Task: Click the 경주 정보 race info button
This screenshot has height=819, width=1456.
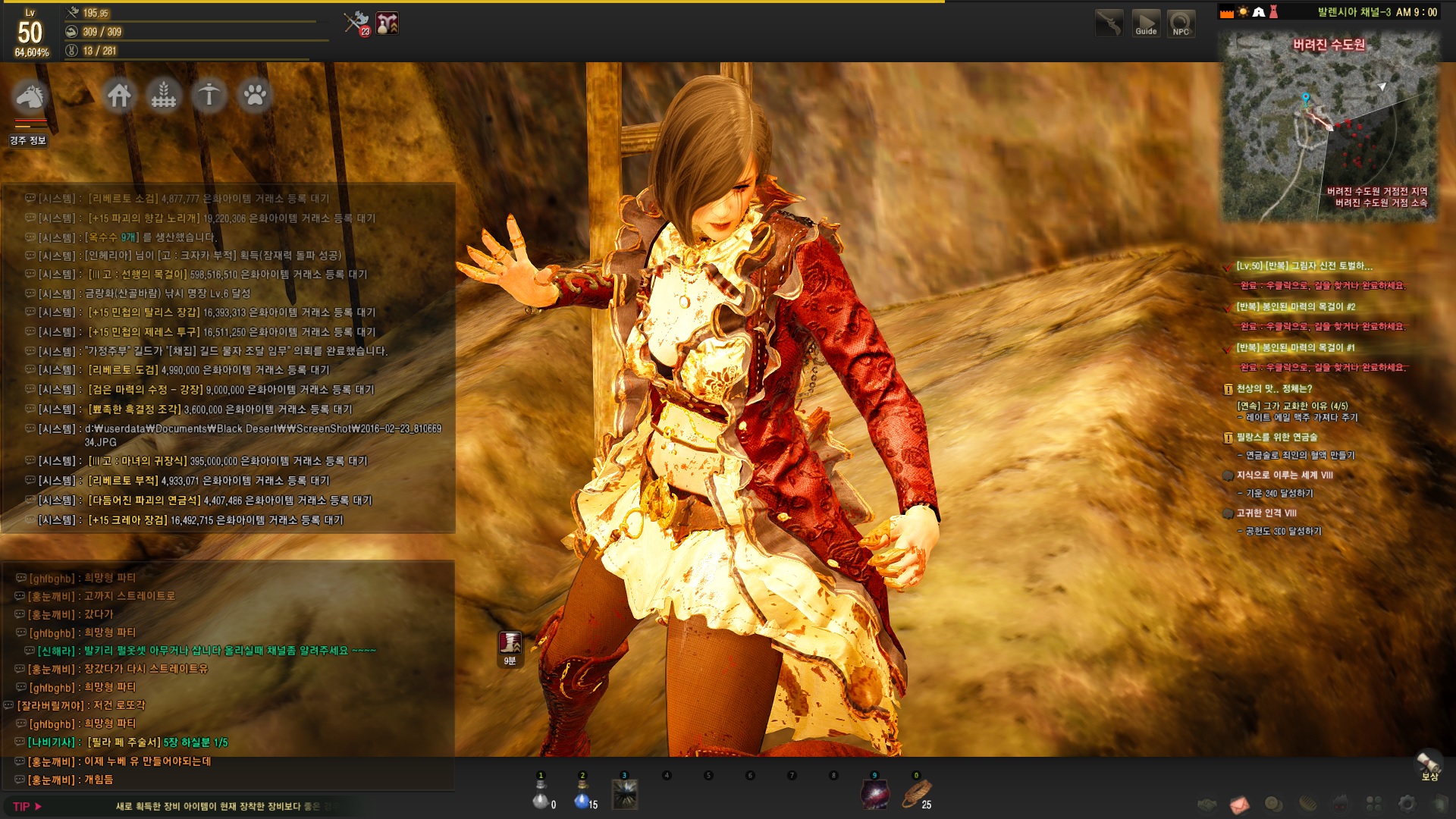Action: [28, 141]
